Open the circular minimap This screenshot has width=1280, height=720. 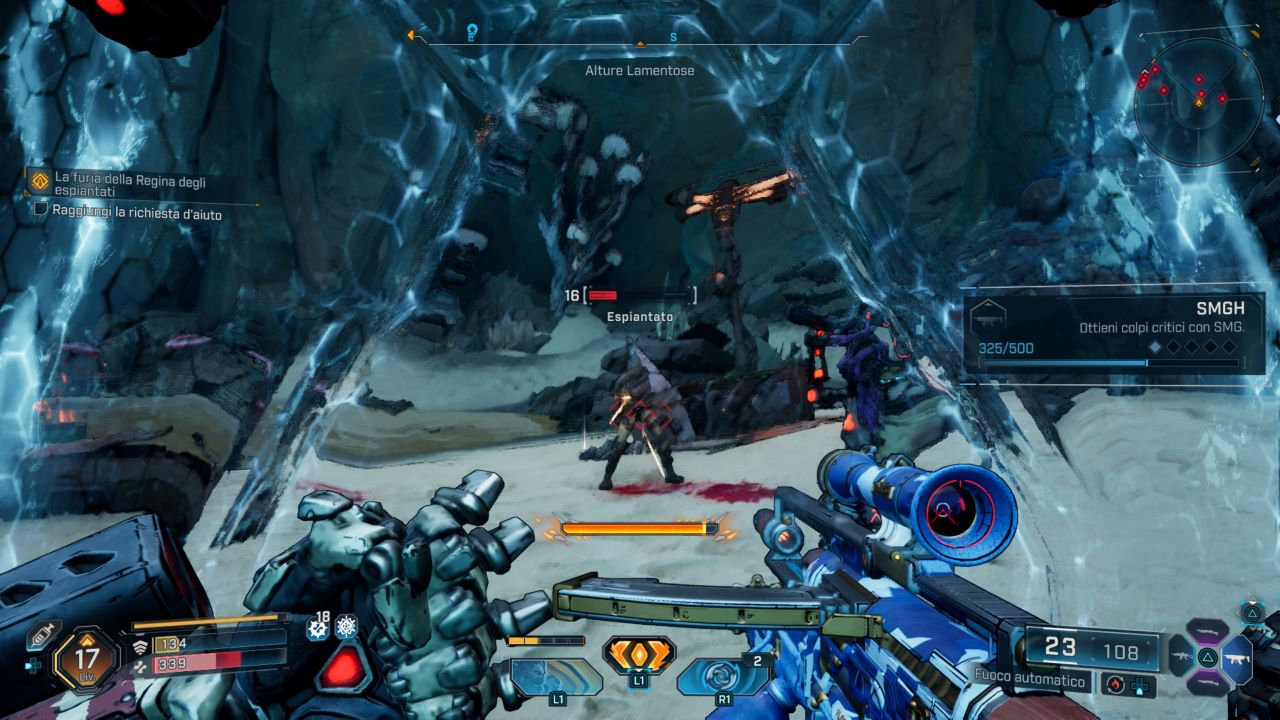coord(1198,100)
